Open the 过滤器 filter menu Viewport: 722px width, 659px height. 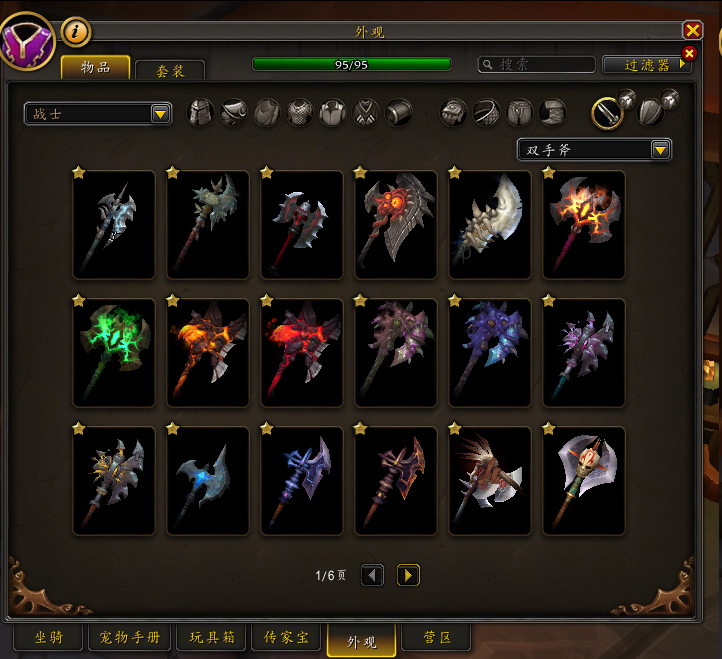click(x=646, y=64)
